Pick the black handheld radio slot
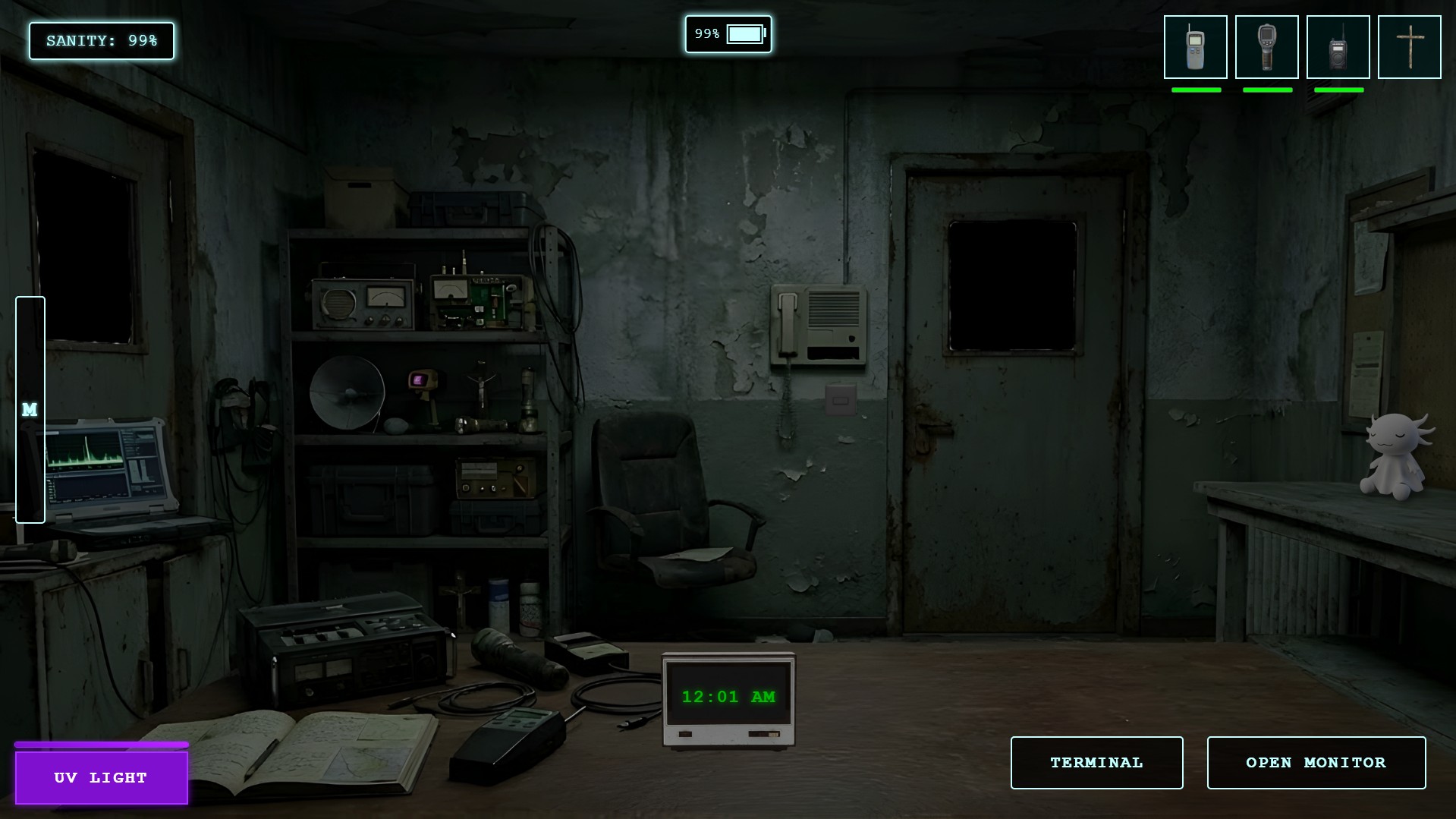This screenshot has width=1456, height=819. [1338, 47]
